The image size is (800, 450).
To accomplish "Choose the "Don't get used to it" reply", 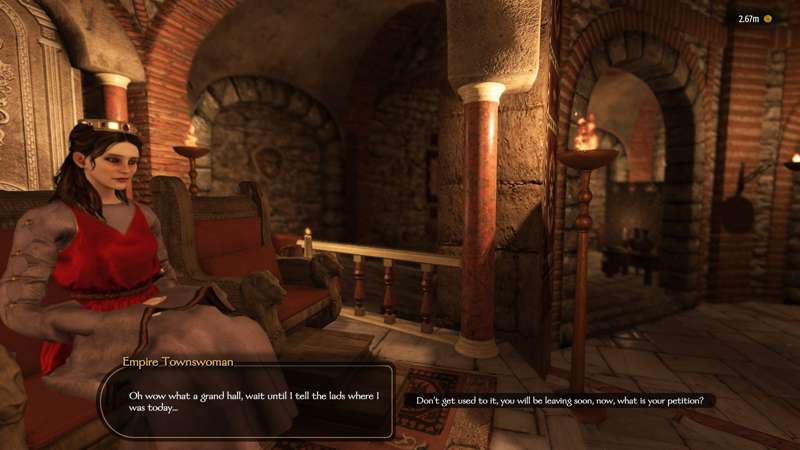I will tap(559, 401).
